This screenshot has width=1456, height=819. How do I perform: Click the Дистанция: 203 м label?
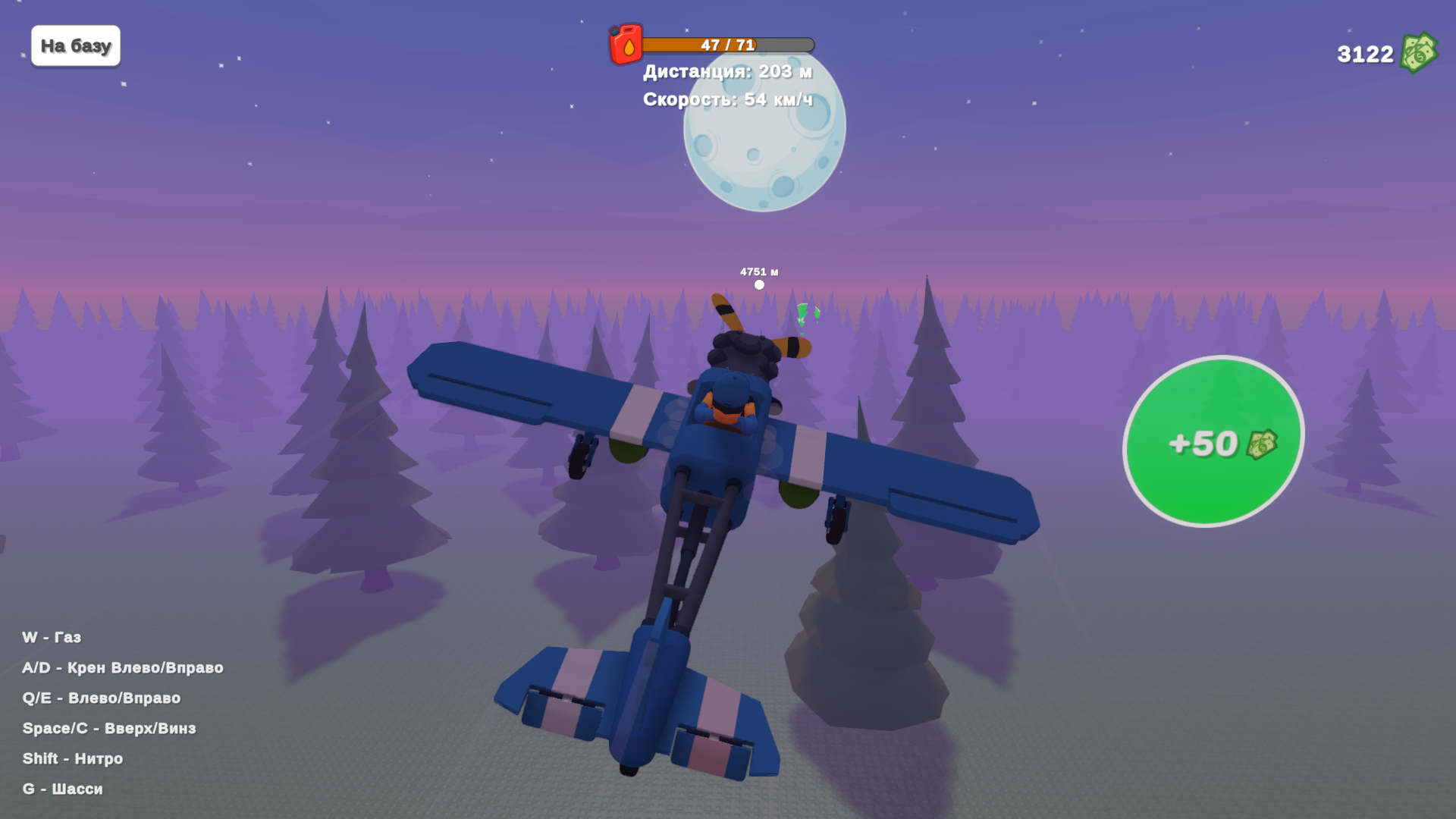coord(726,72)
